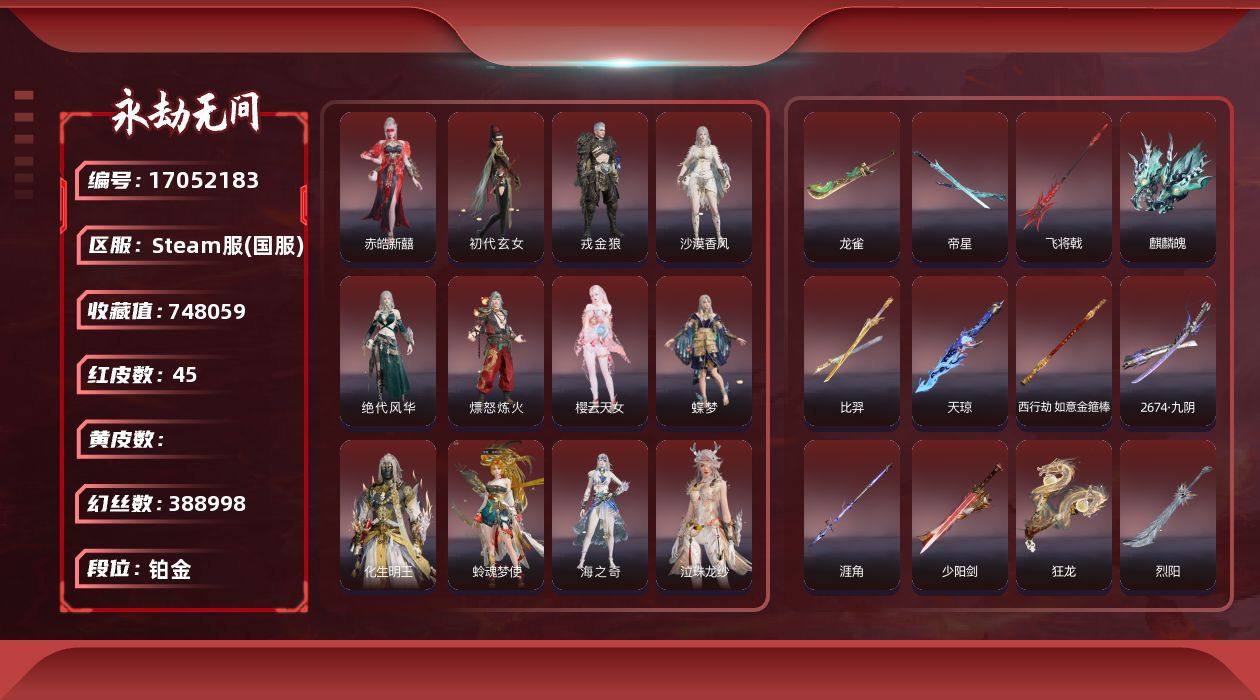Image resolution: width=1260 pixels, height=700 pixels.
Task: Choose the 戎金狼 armored skin card
Action: click(600, 186)
